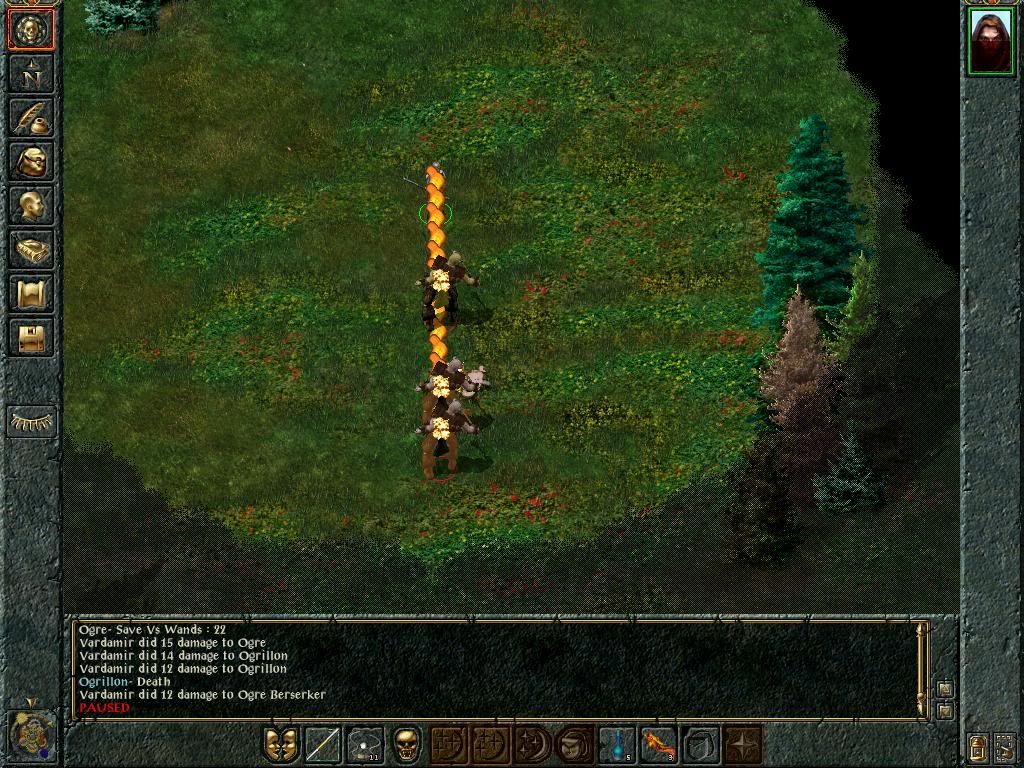Toggle party AI with the lantern button

click(x=977, y=746)
